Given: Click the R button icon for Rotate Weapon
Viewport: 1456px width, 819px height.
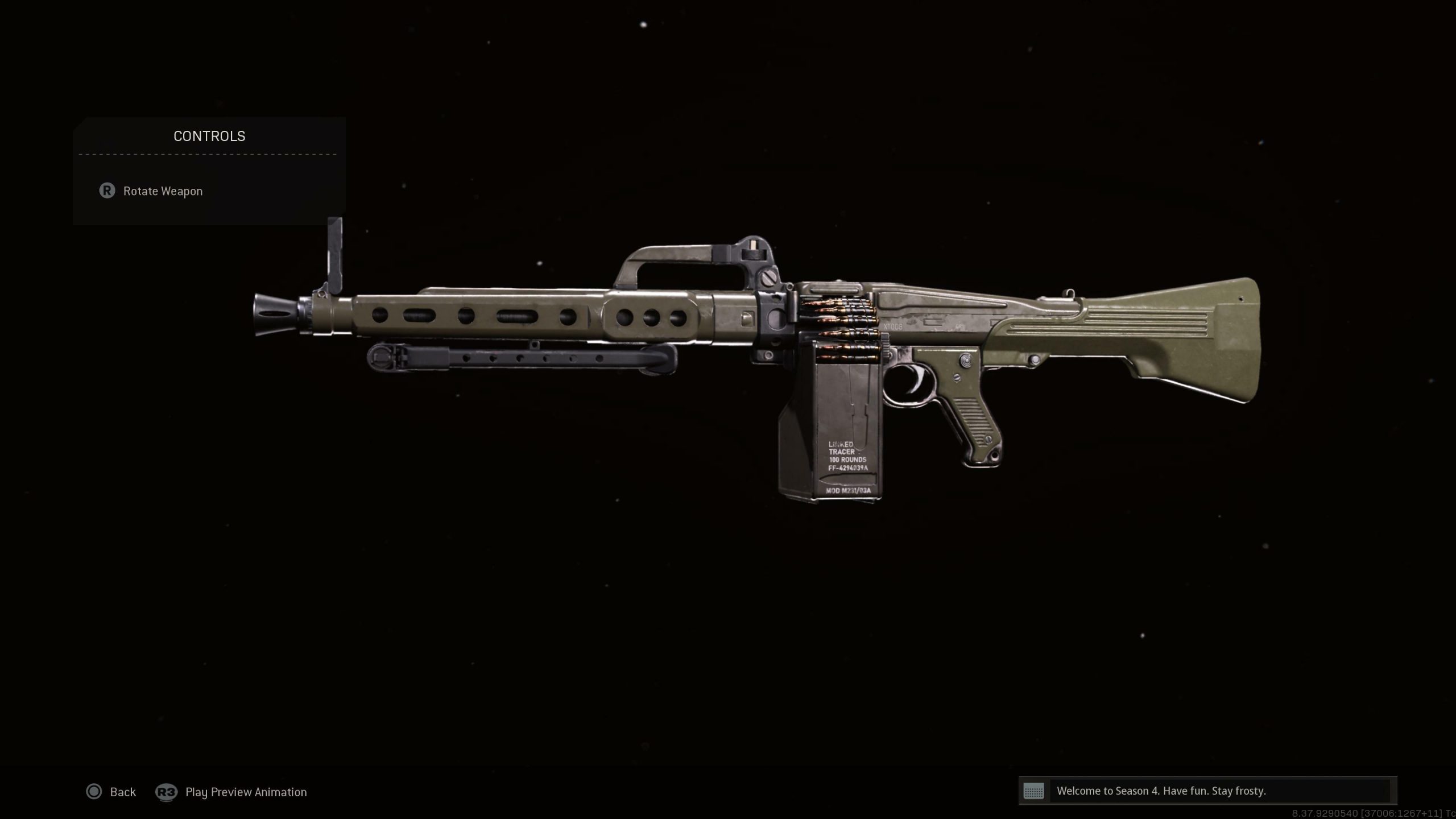Looking at the screenshot, I should [x=108, y=192].
